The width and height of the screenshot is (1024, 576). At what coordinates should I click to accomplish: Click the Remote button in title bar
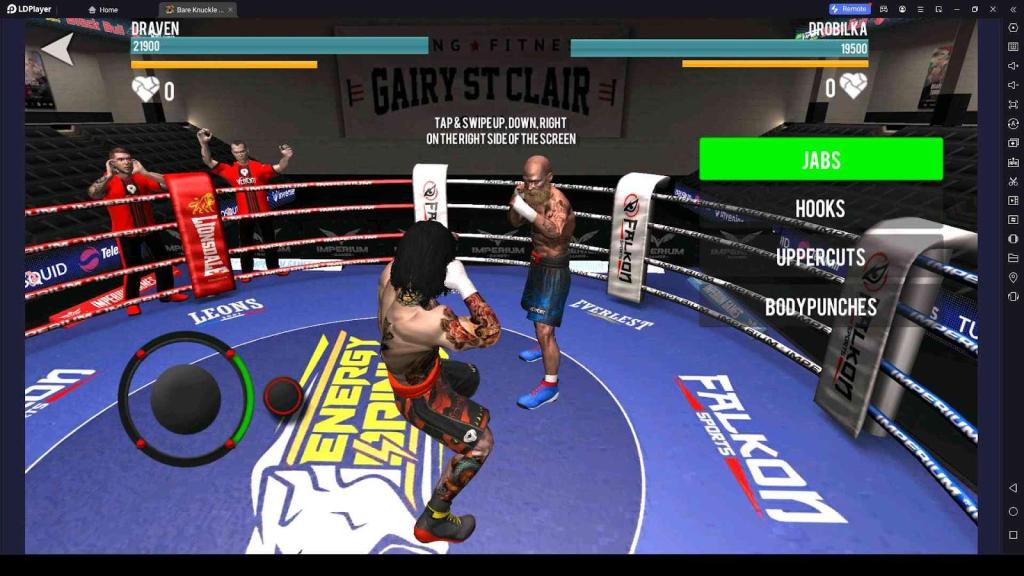849,9
